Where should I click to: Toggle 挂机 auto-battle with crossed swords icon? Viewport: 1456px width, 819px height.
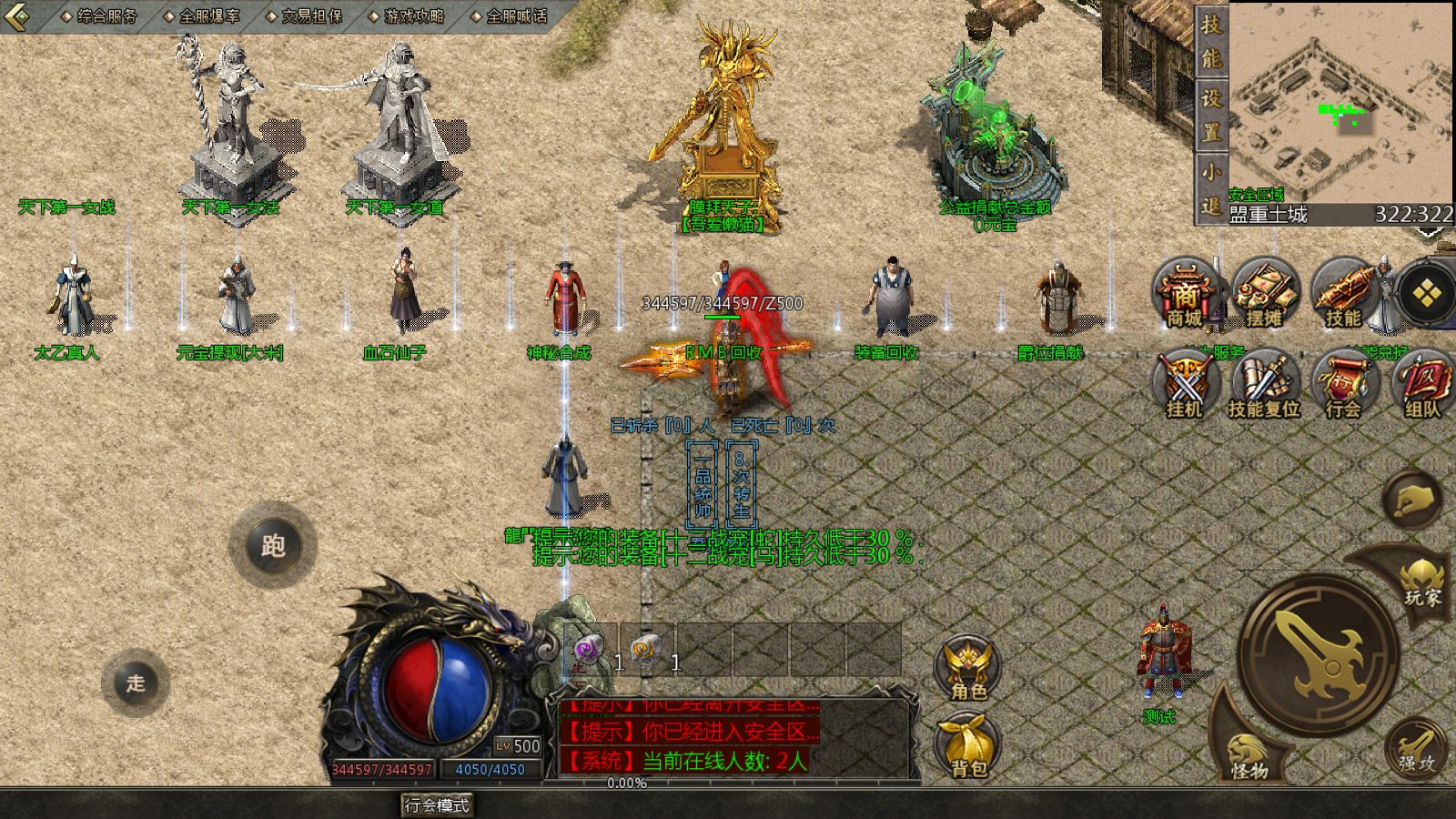pos(1185,384)
